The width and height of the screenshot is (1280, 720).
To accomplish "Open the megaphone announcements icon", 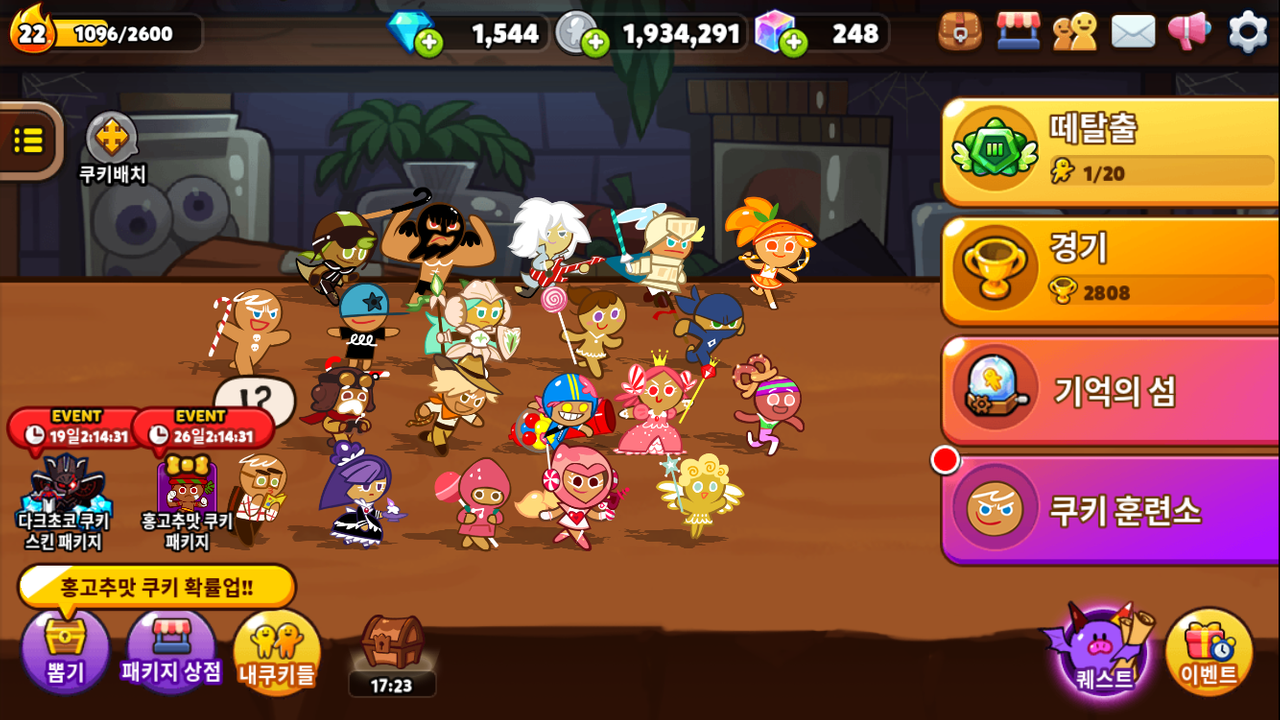I will pyautogui.click(x=1189, y=32).
